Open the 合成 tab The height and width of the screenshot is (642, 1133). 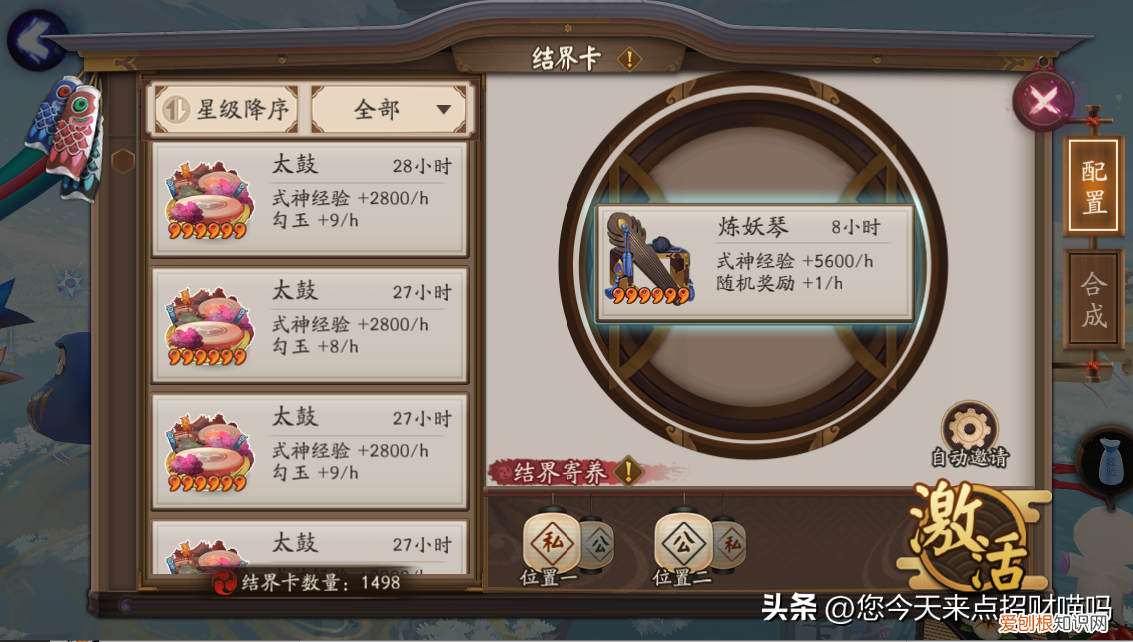(x=1093, y=299)
